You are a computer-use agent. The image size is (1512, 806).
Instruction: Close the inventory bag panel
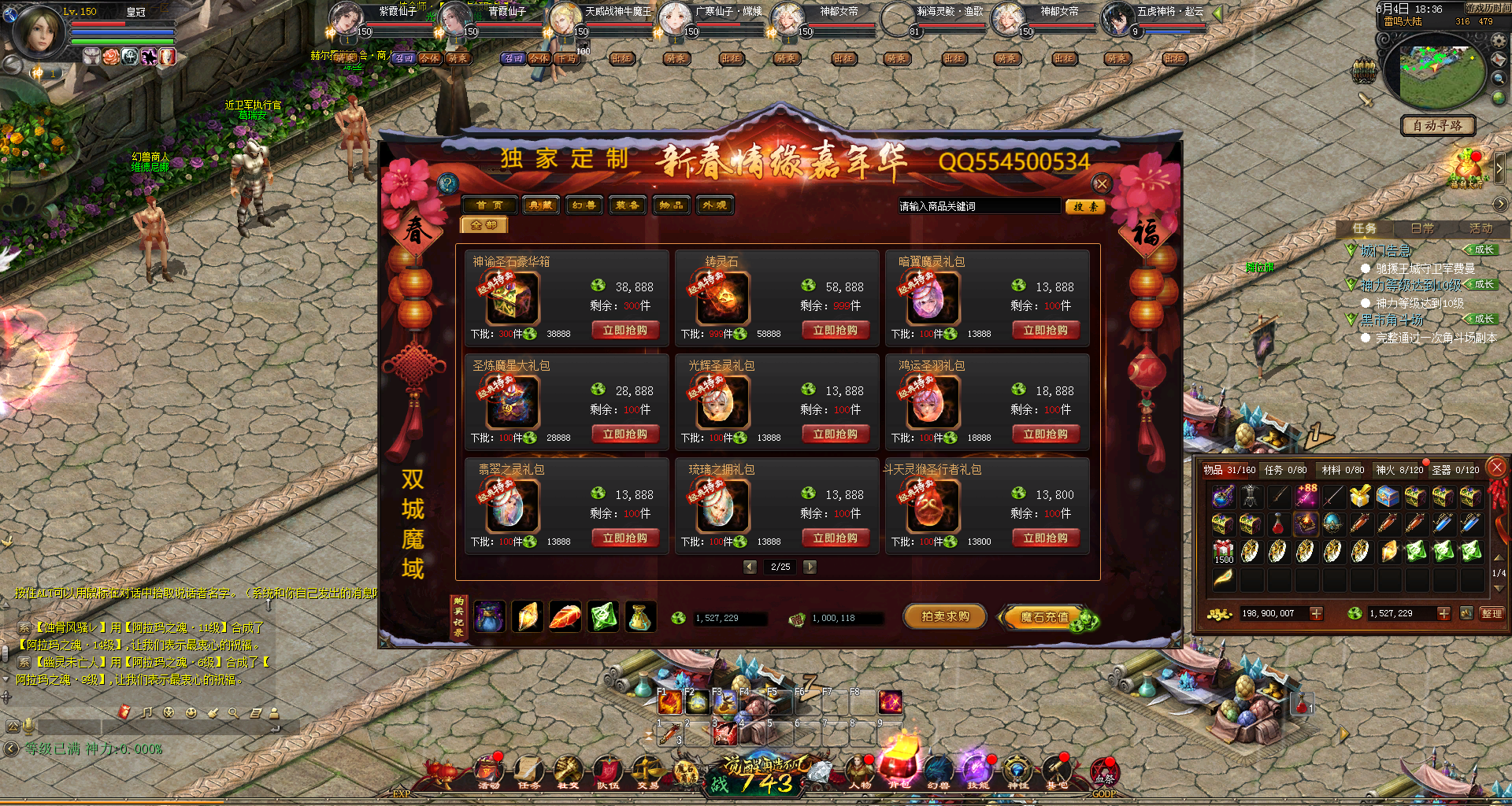click(1497, 467)
